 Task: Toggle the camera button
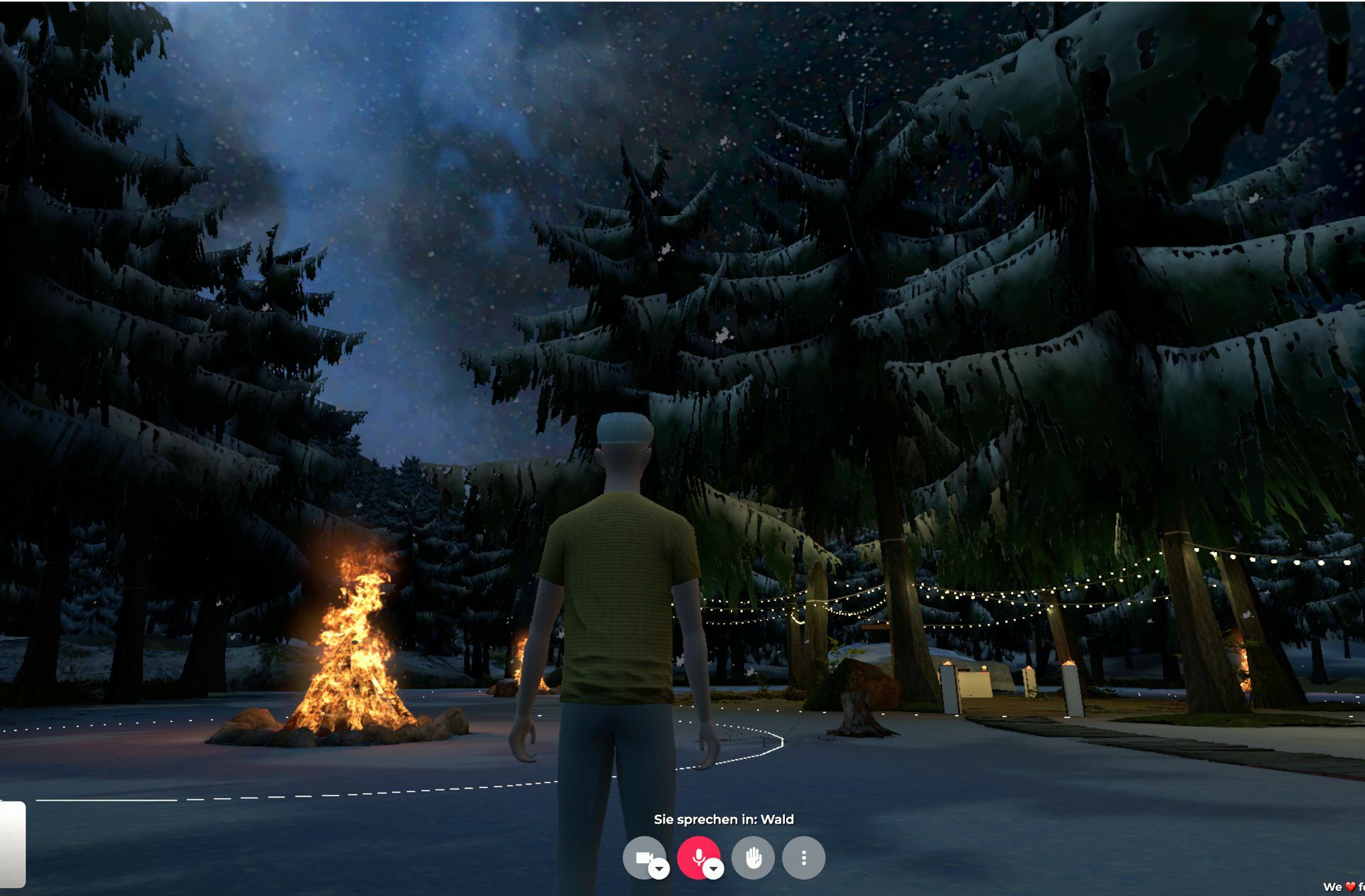pyautogui.click(x=641, y=856)
